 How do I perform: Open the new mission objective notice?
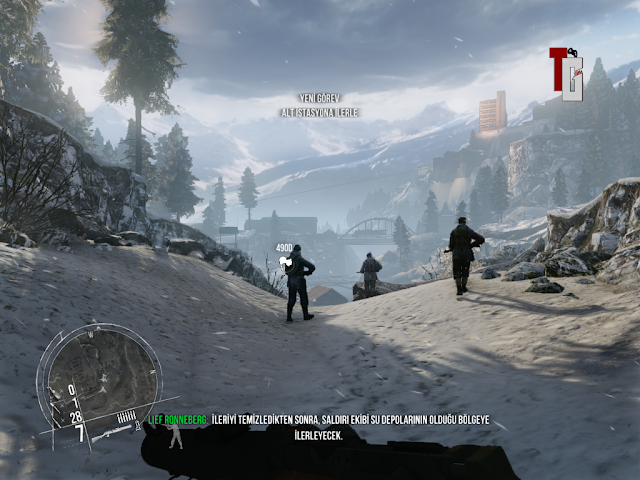tap(318, 106)
